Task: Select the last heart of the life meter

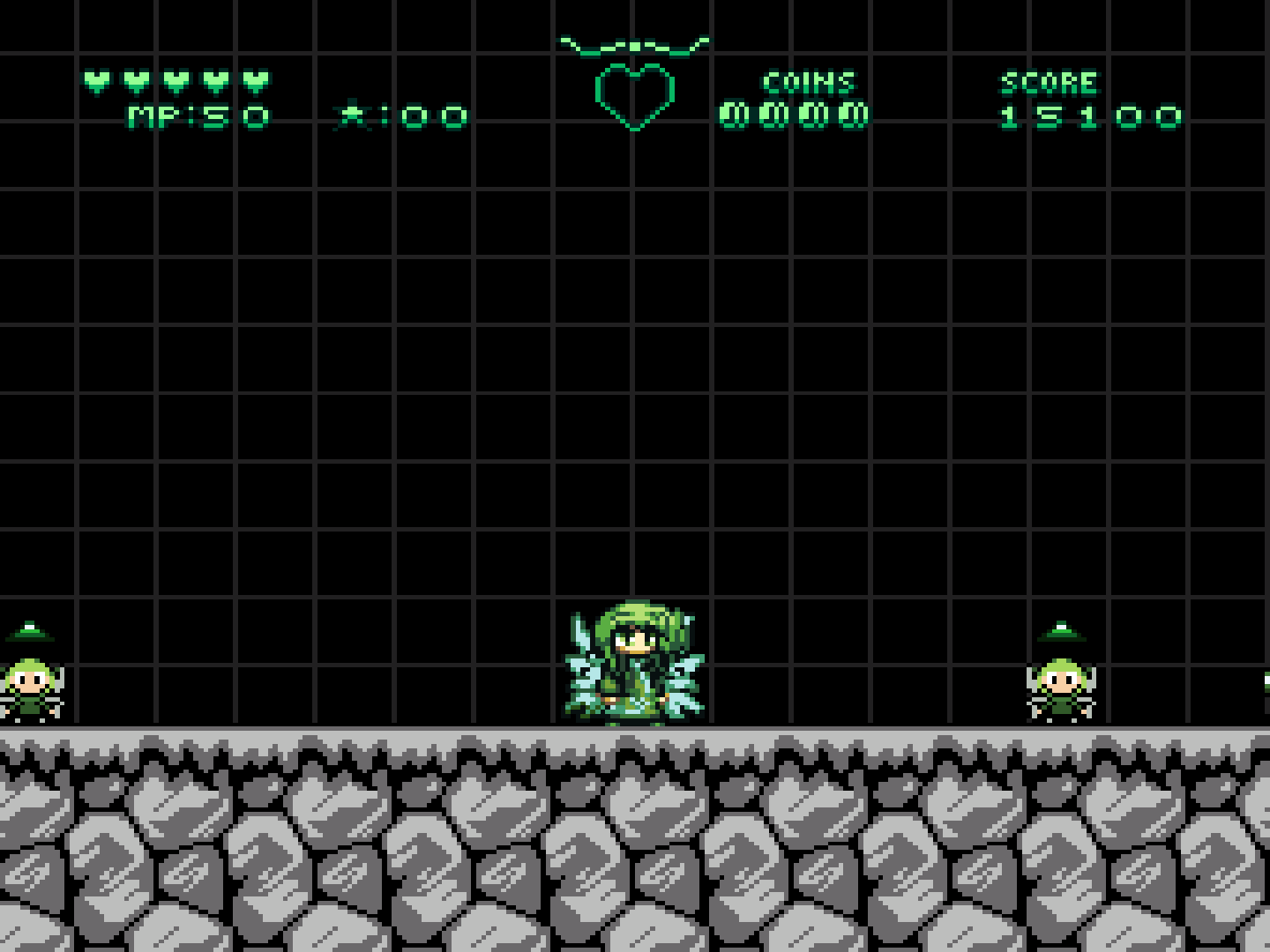Action: click(253, 79)
